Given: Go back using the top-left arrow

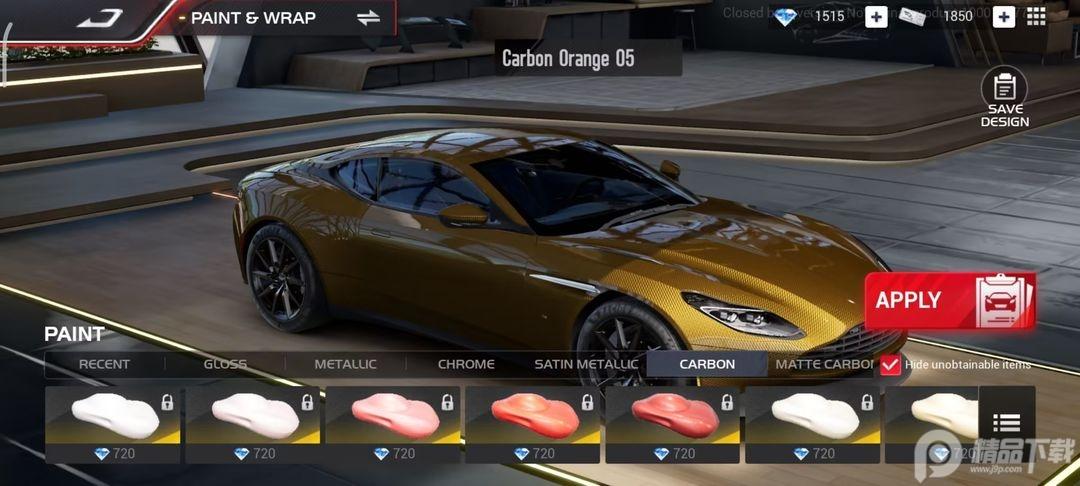Looking at the screenshot, I should coord(99,17).
